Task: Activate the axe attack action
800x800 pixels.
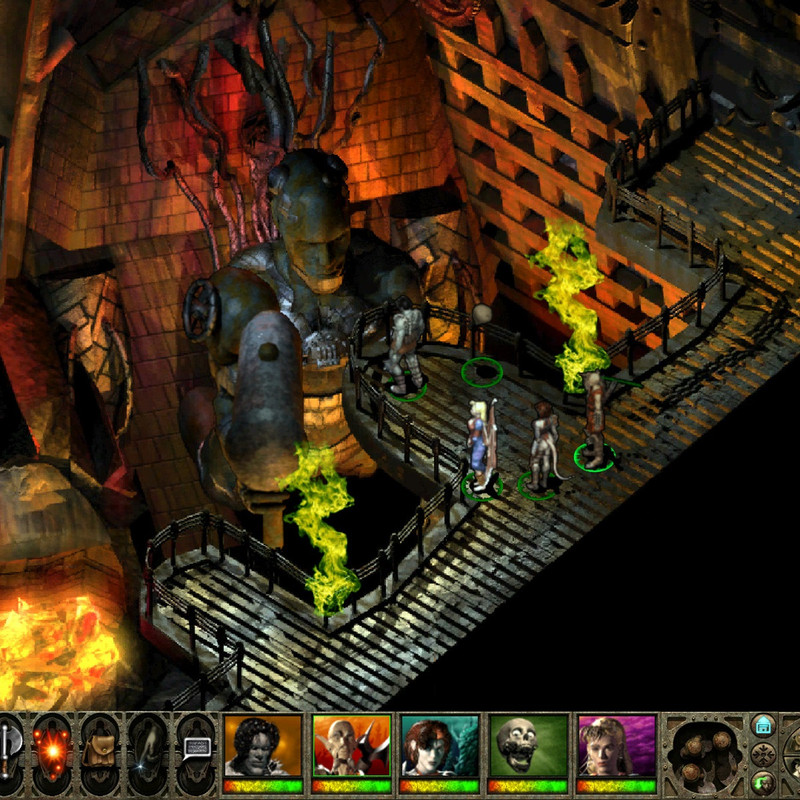Action: 8,748
